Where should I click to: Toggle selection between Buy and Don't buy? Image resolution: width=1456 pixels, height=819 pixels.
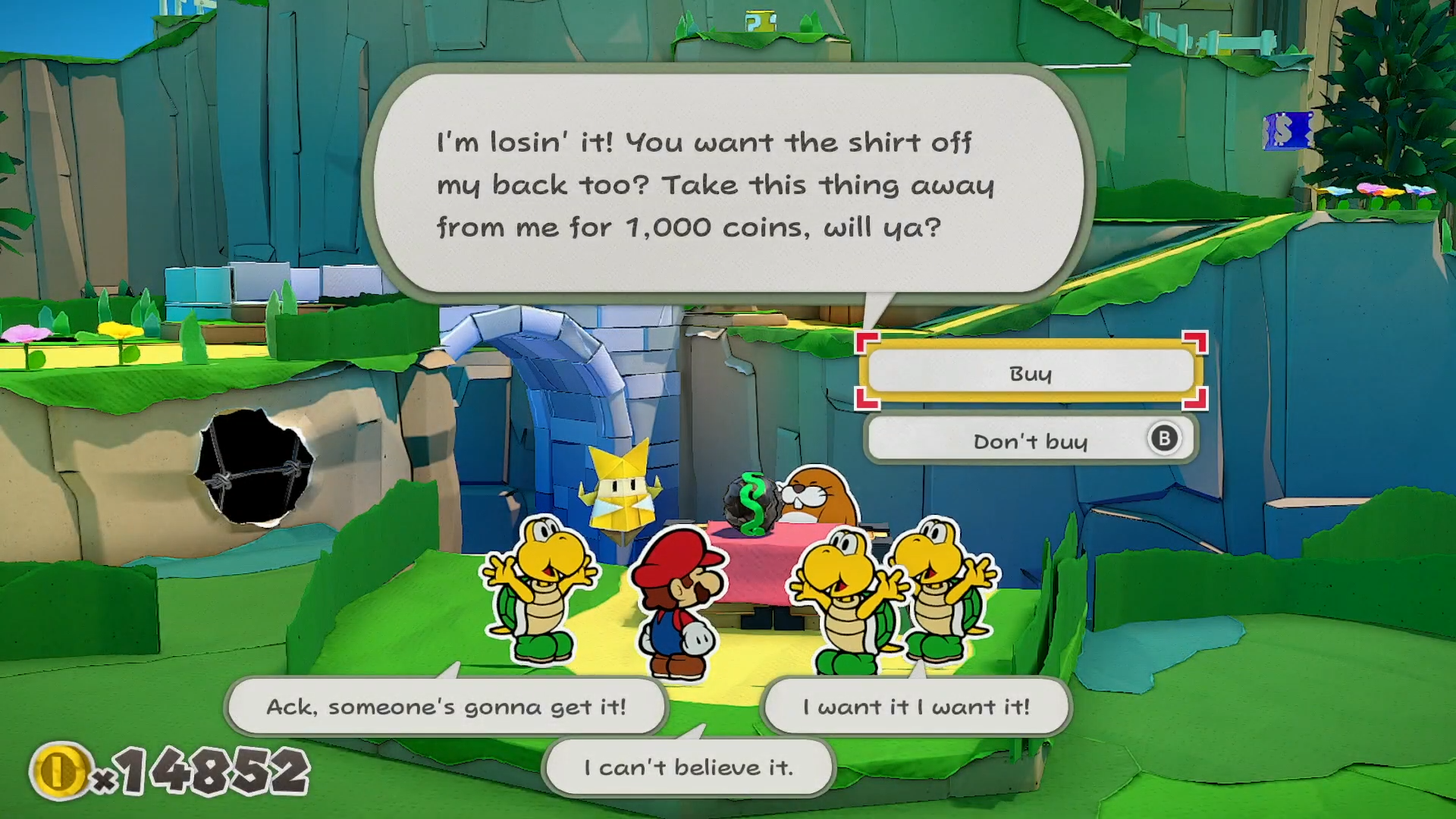pyautogui.click(x=1030, y=406)
